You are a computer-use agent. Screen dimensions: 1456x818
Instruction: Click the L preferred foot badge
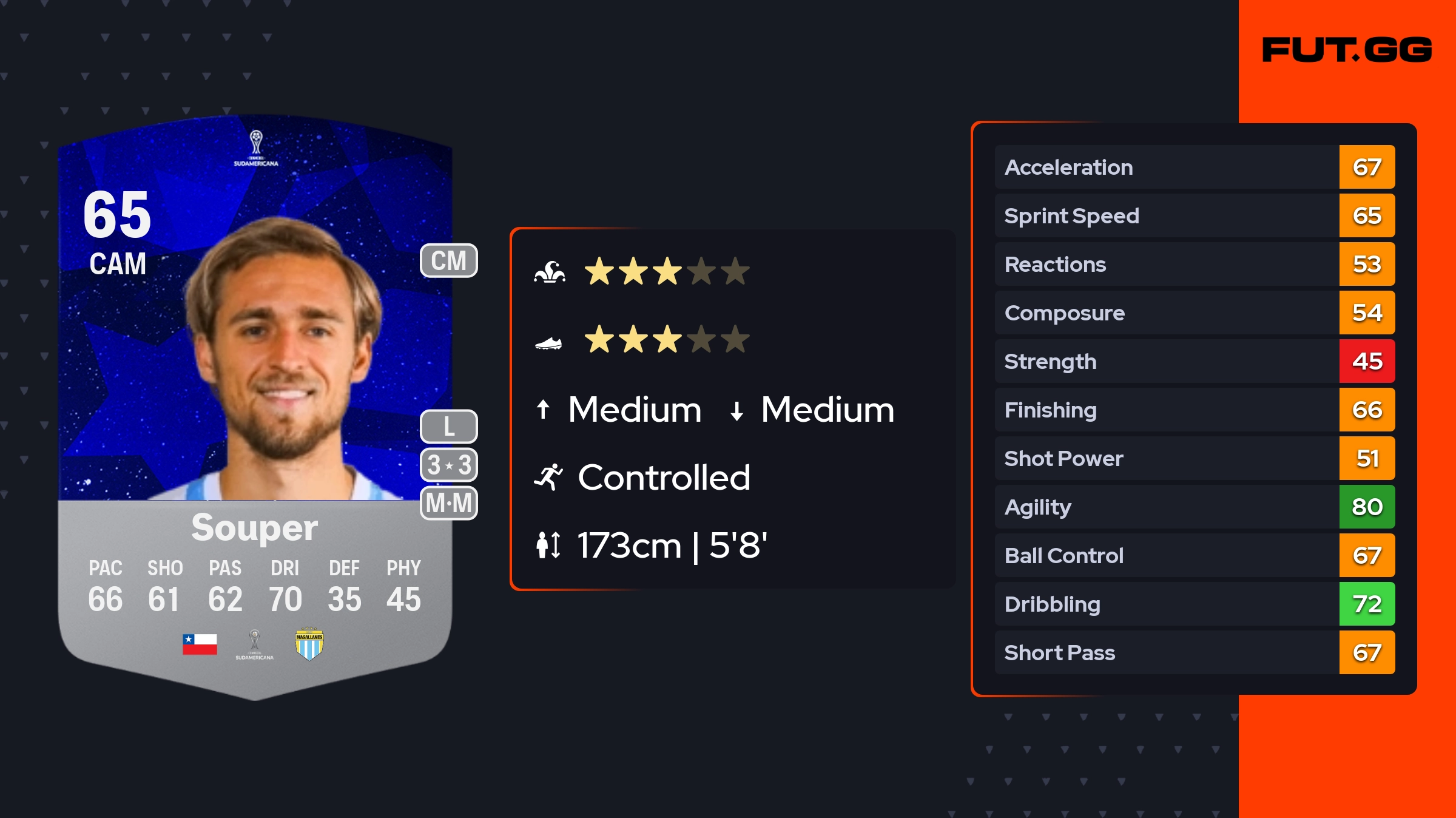449,427
